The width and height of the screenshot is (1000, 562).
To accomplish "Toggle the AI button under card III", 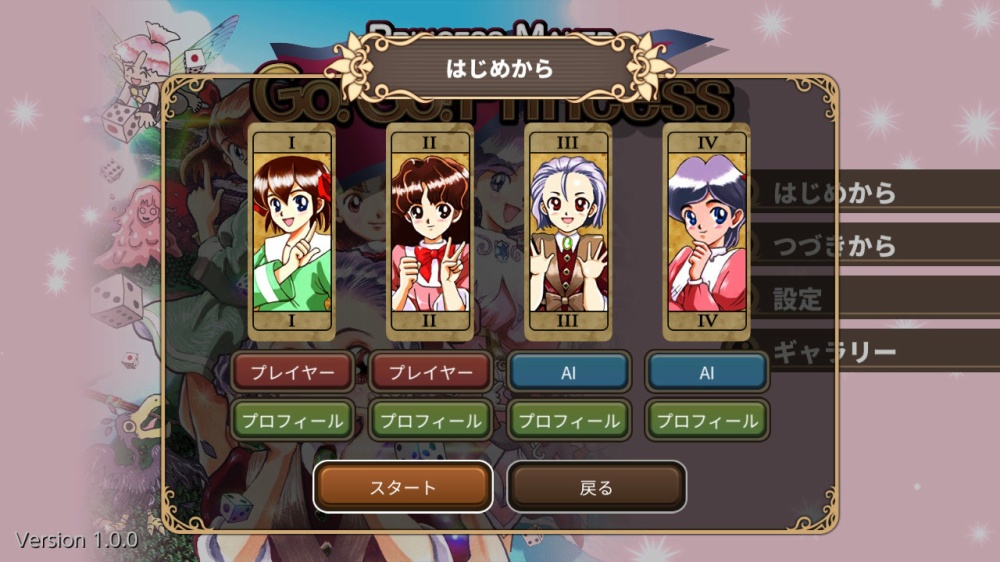I will pos(568,372).
